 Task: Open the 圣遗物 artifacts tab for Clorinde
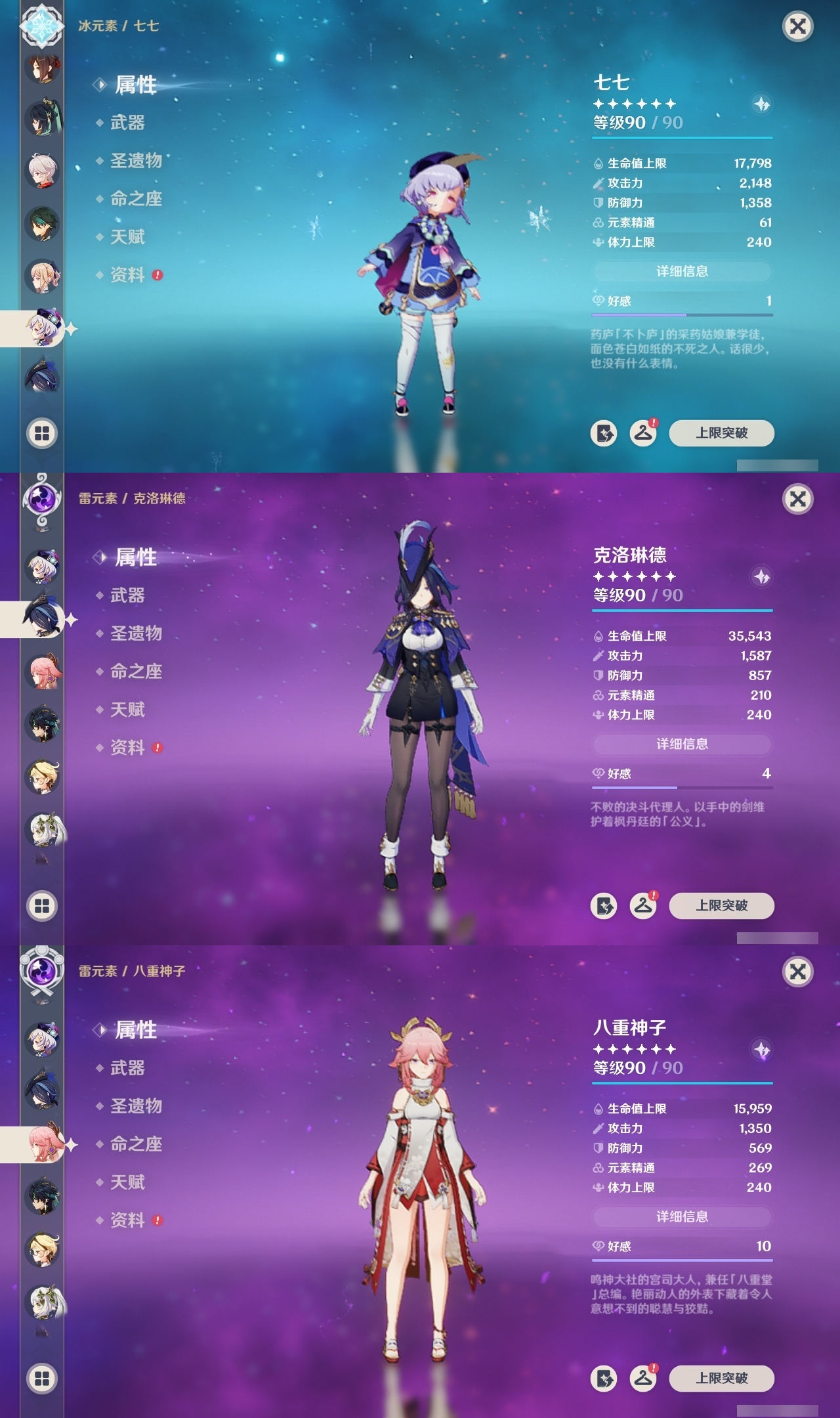[x=138, y=634]
